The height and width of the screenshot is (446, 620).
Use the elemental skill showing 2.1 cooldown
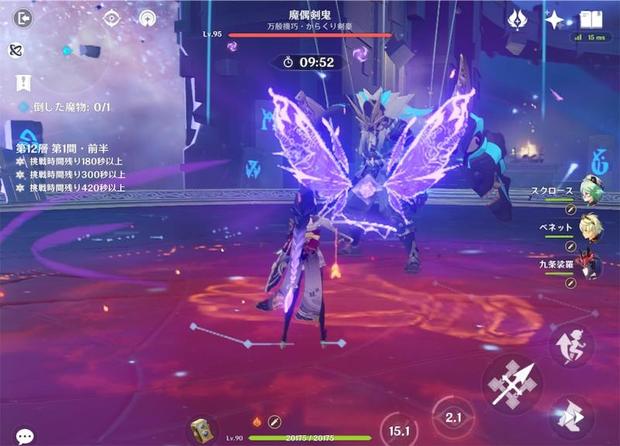453,416
